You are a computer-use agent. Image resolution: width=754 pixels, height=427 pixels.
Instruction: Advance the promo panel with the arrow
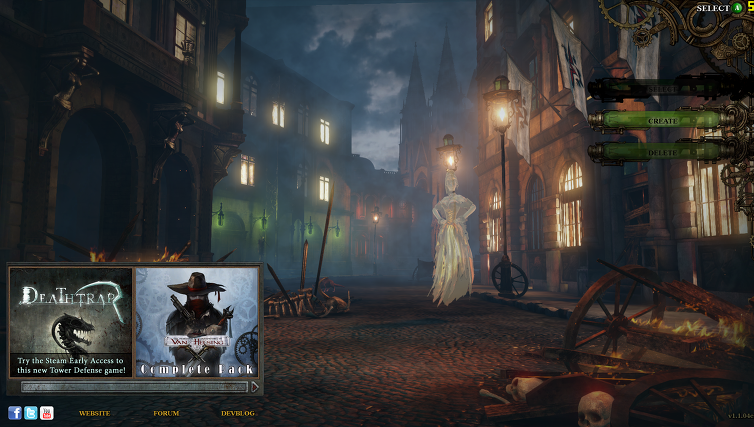[x=255, y=386]
